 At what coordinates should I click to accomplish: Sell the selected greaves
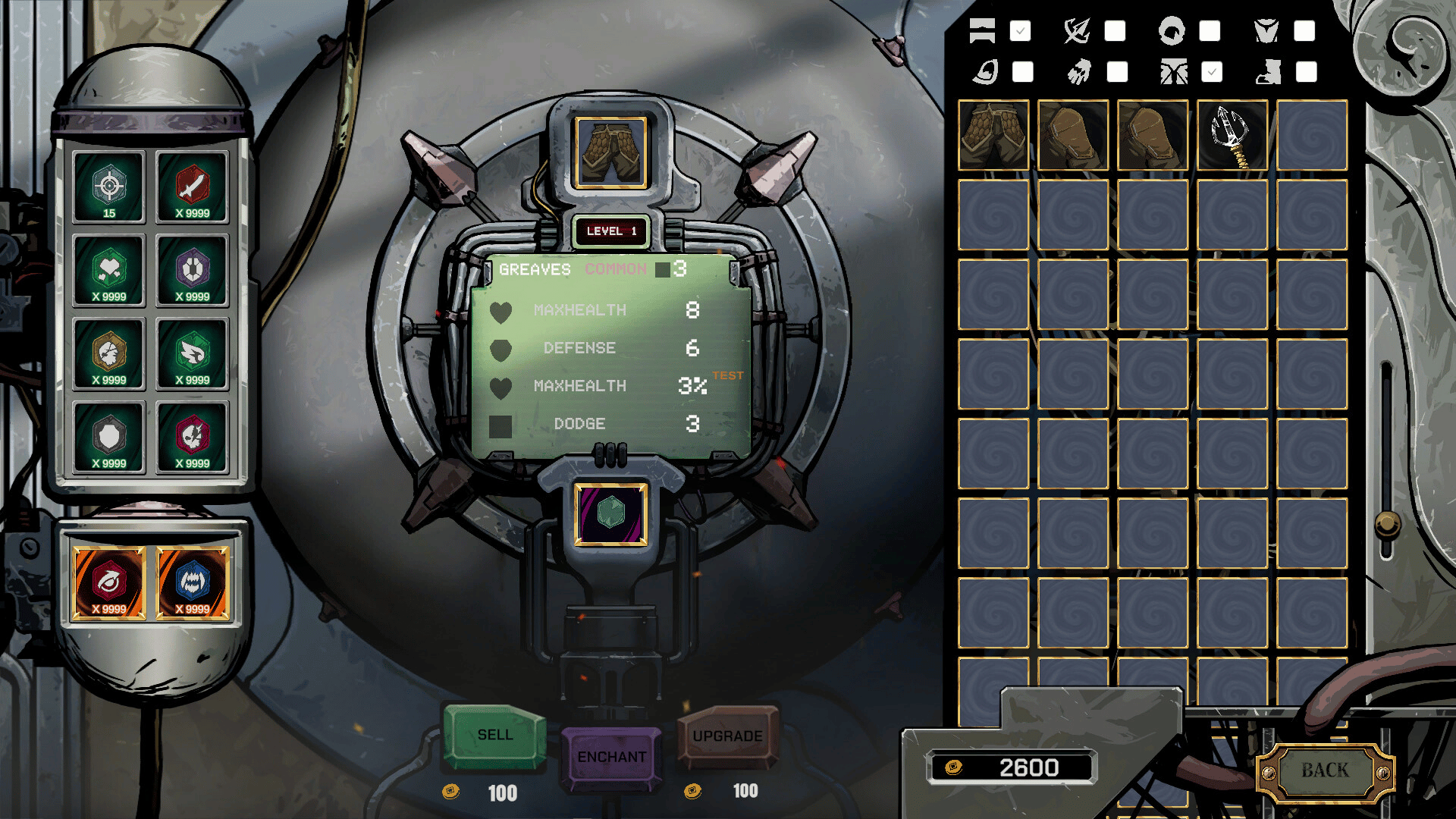[x=494, y=735]
